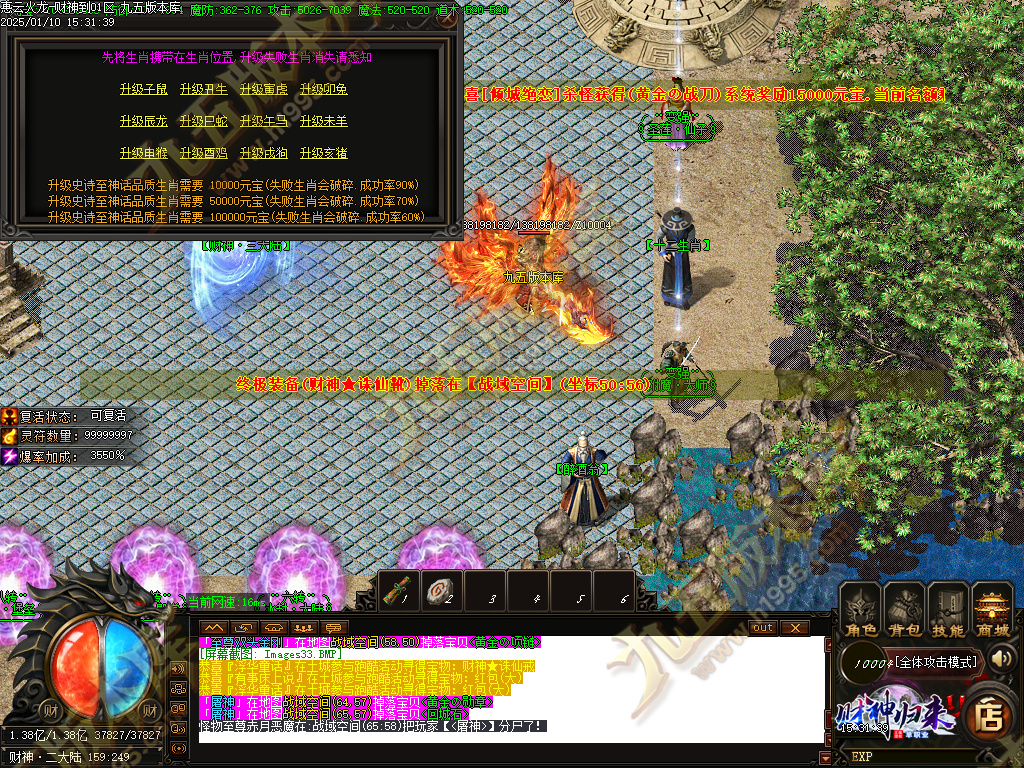Close the chat window with the X button
Image resolution: width=1024 pixels, height=768 pixels.
795,628
